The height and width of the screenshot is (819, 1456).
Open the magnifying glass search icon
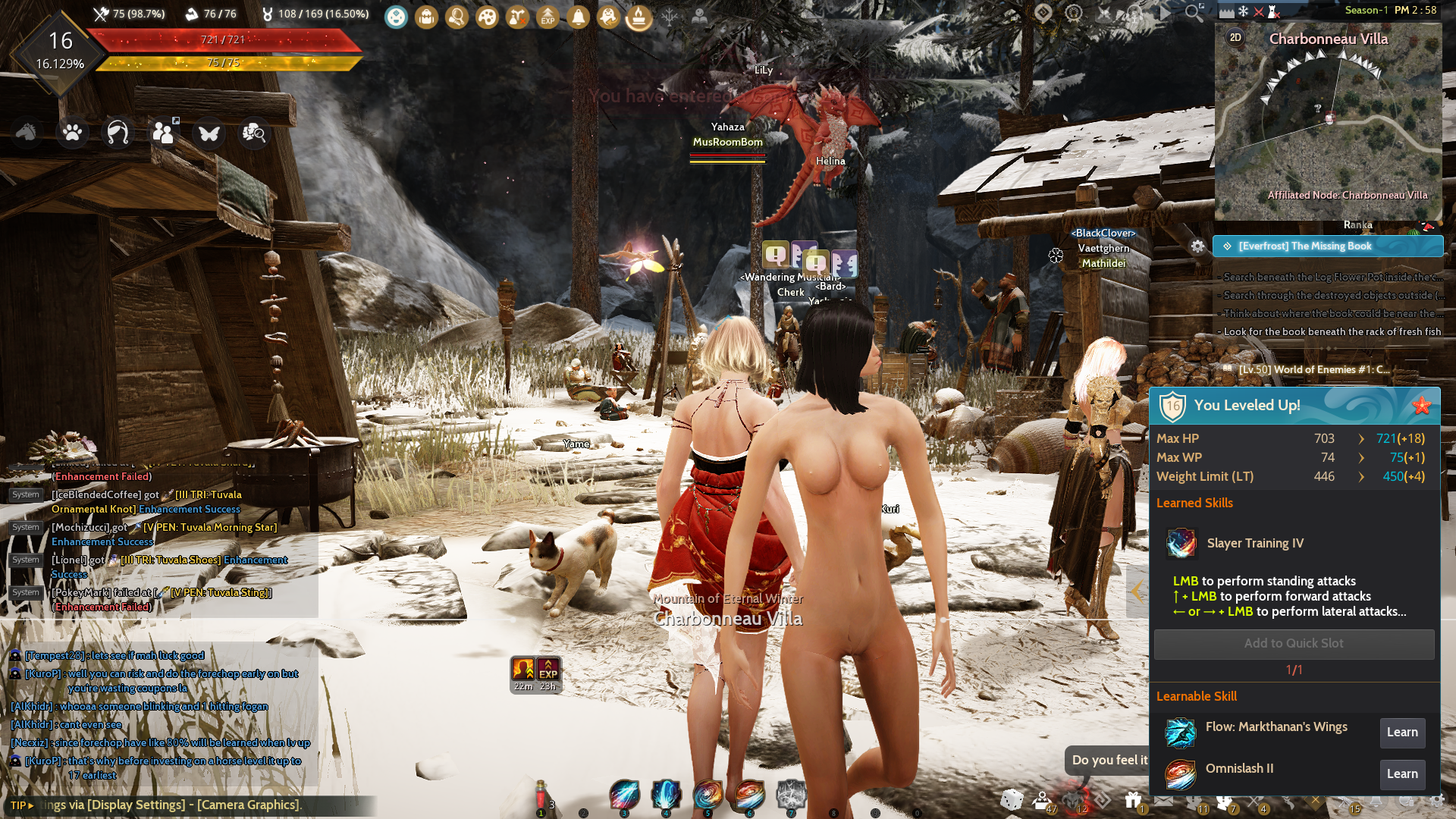click(x=1194, y=12)
